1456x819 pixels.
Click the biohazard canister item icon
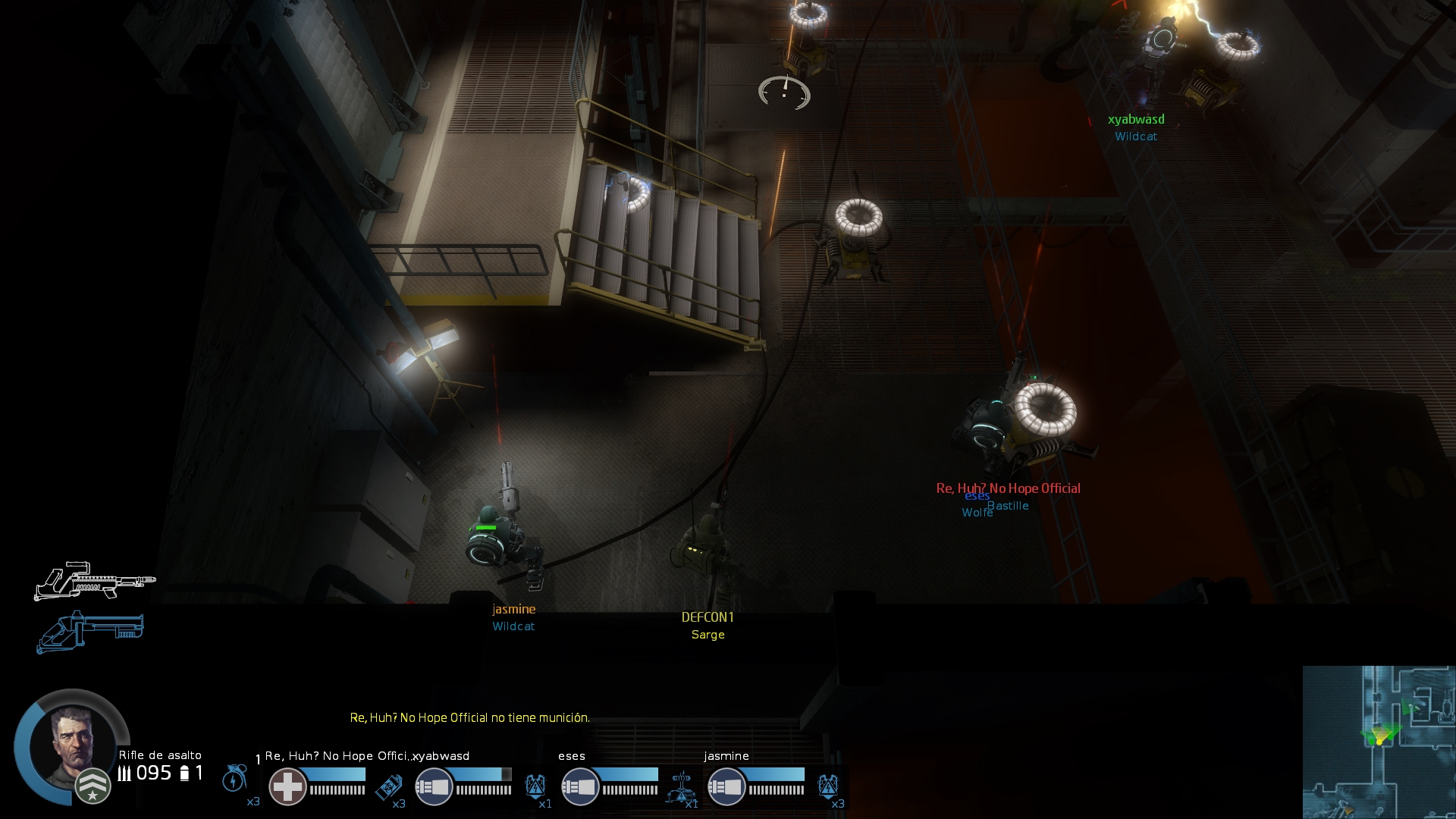tap(389, 787)
